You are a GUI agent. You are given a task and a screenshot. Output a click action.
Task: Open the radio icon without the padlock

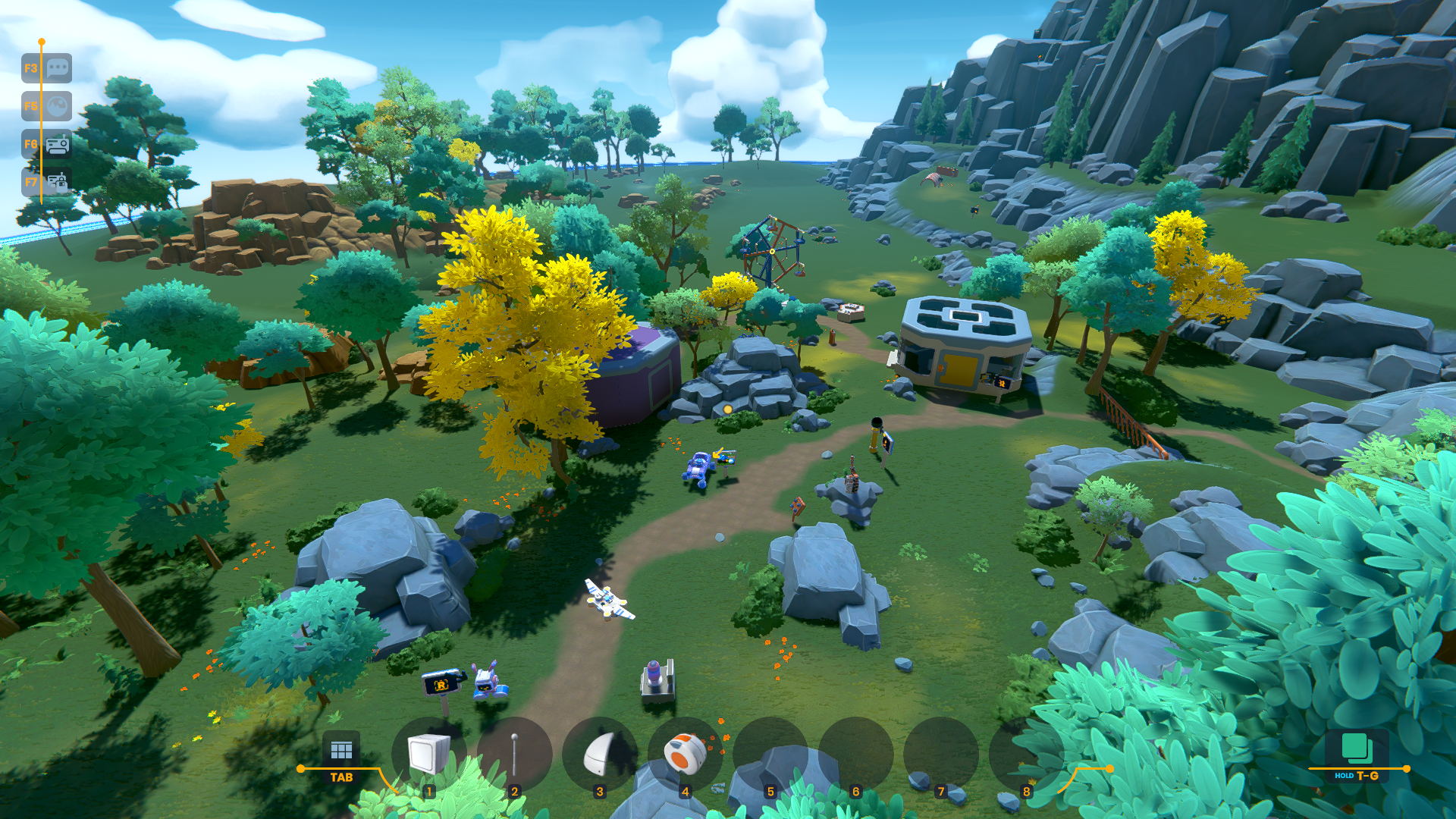(x=57, y=144)
